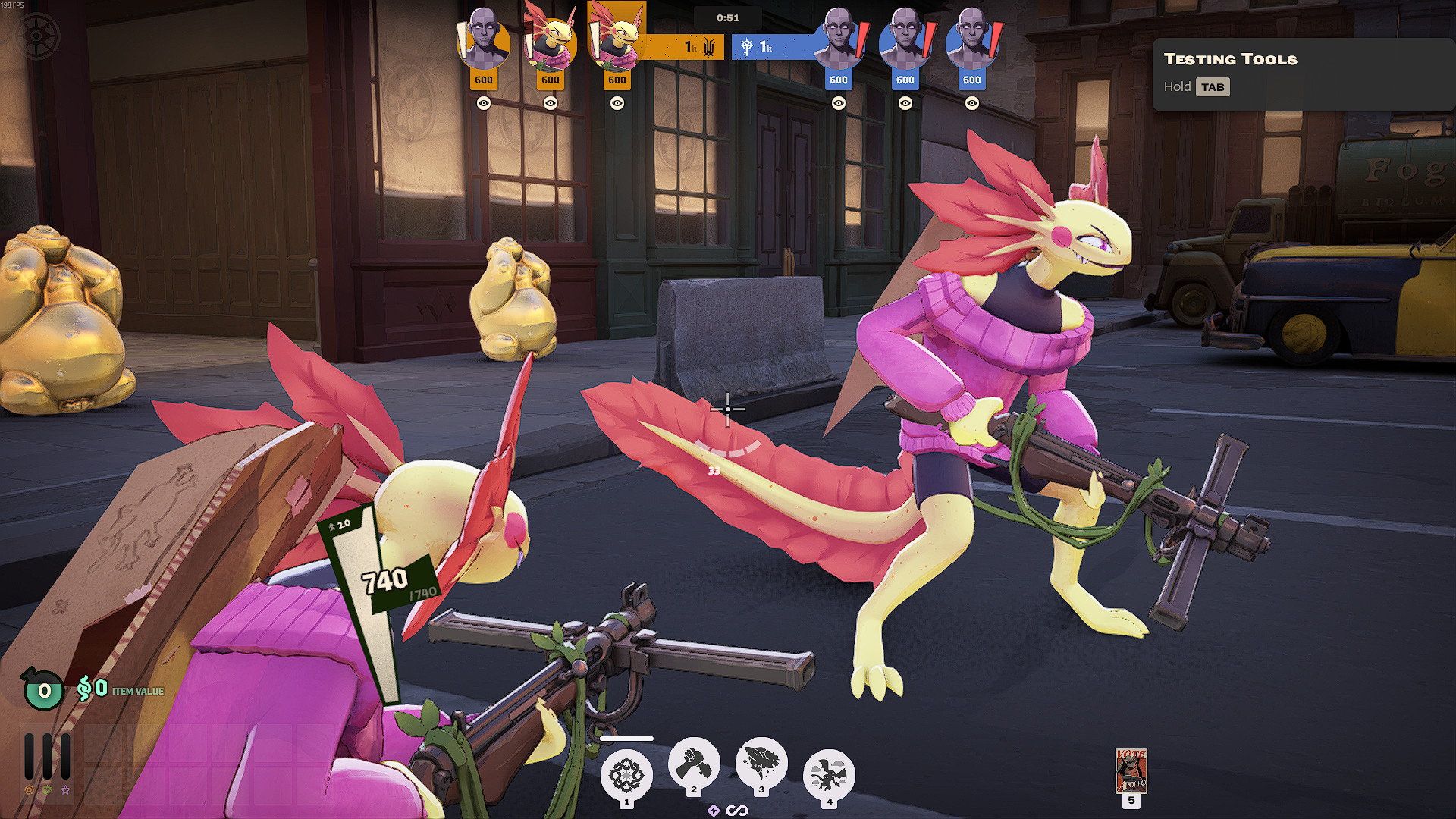Select the orange weapon stat icon
1456x819 pixels.
click(29, 790)
